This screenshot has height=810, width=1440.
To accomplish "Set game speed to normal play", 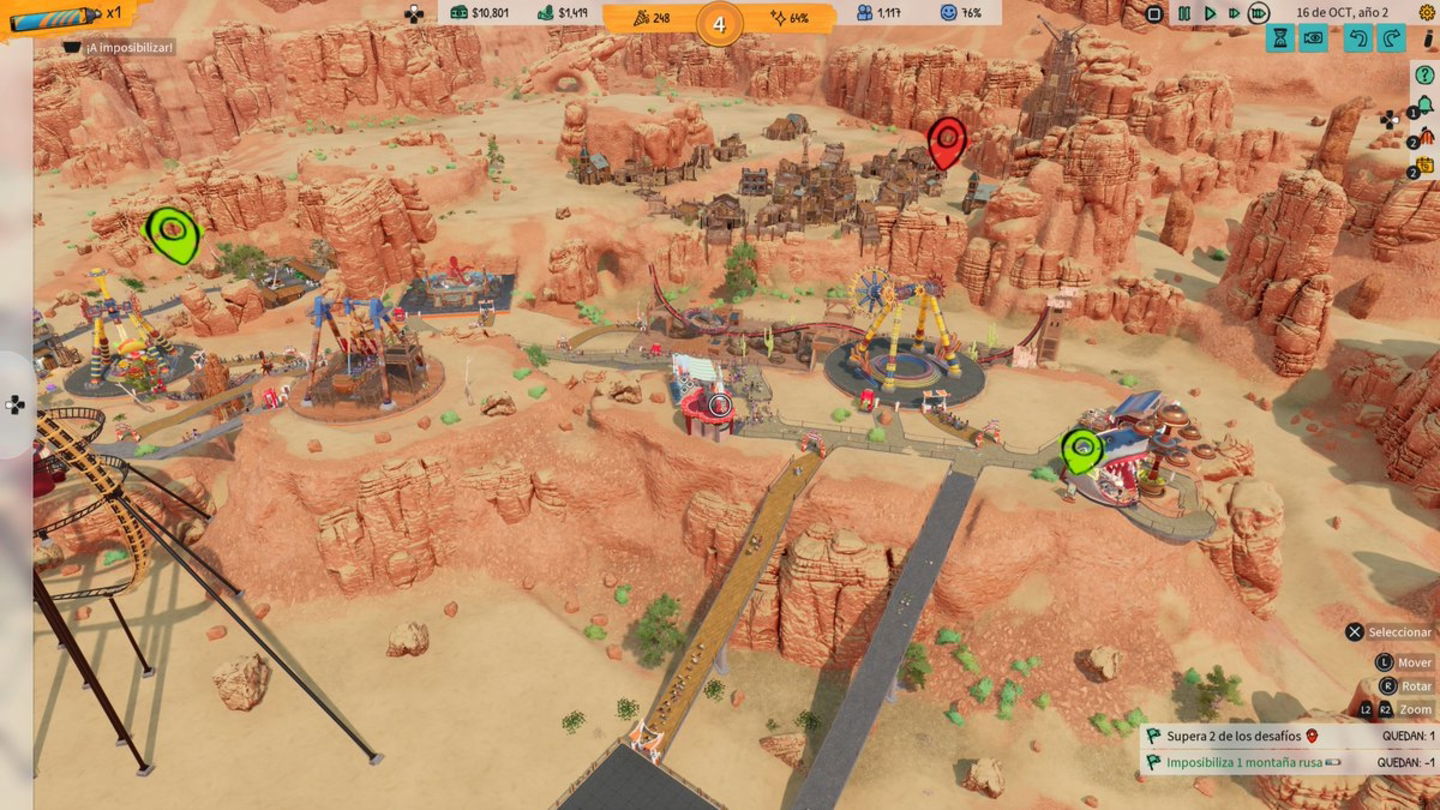I will (1209, 14).
